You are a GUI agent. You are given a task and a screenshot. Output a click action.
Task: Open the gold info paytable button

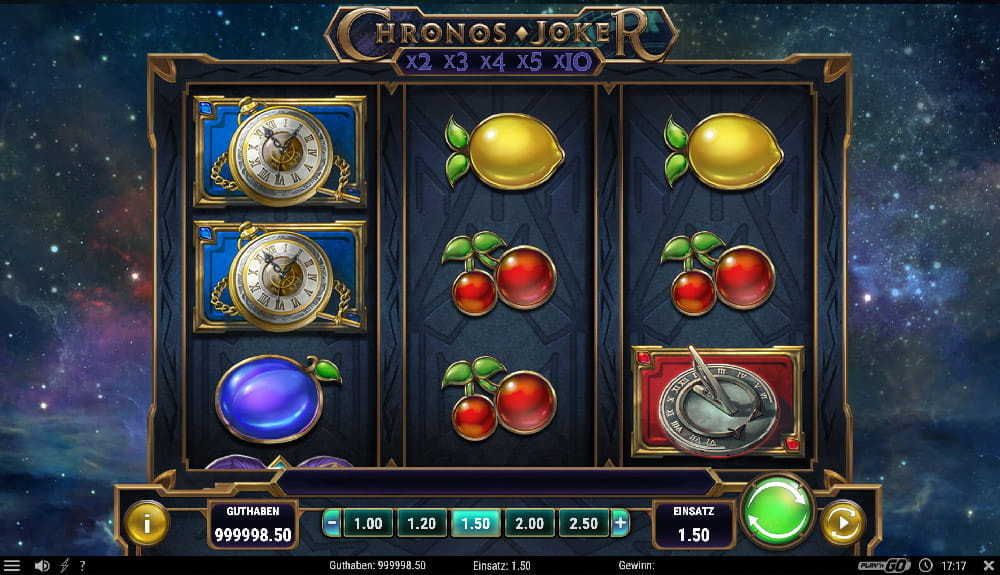(x=147, y=522)
